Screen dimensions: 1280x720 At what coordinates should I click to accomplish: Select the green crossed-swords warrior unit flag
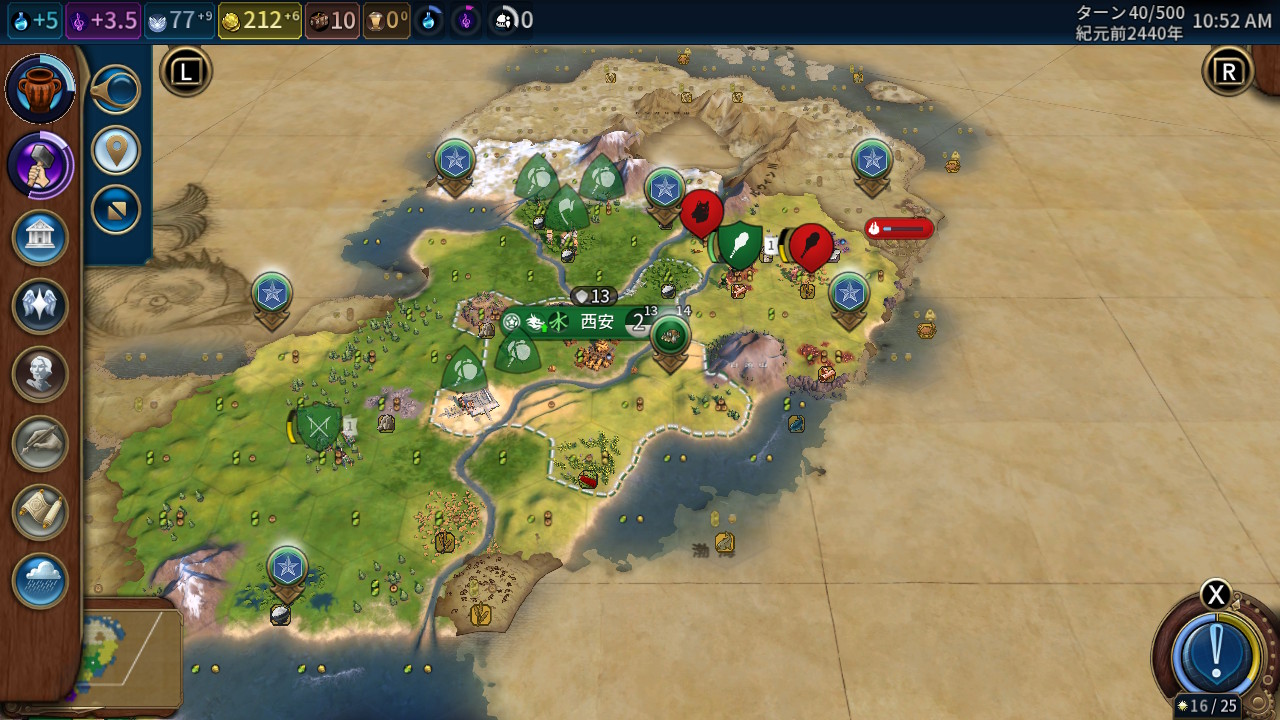pos(320,427)
